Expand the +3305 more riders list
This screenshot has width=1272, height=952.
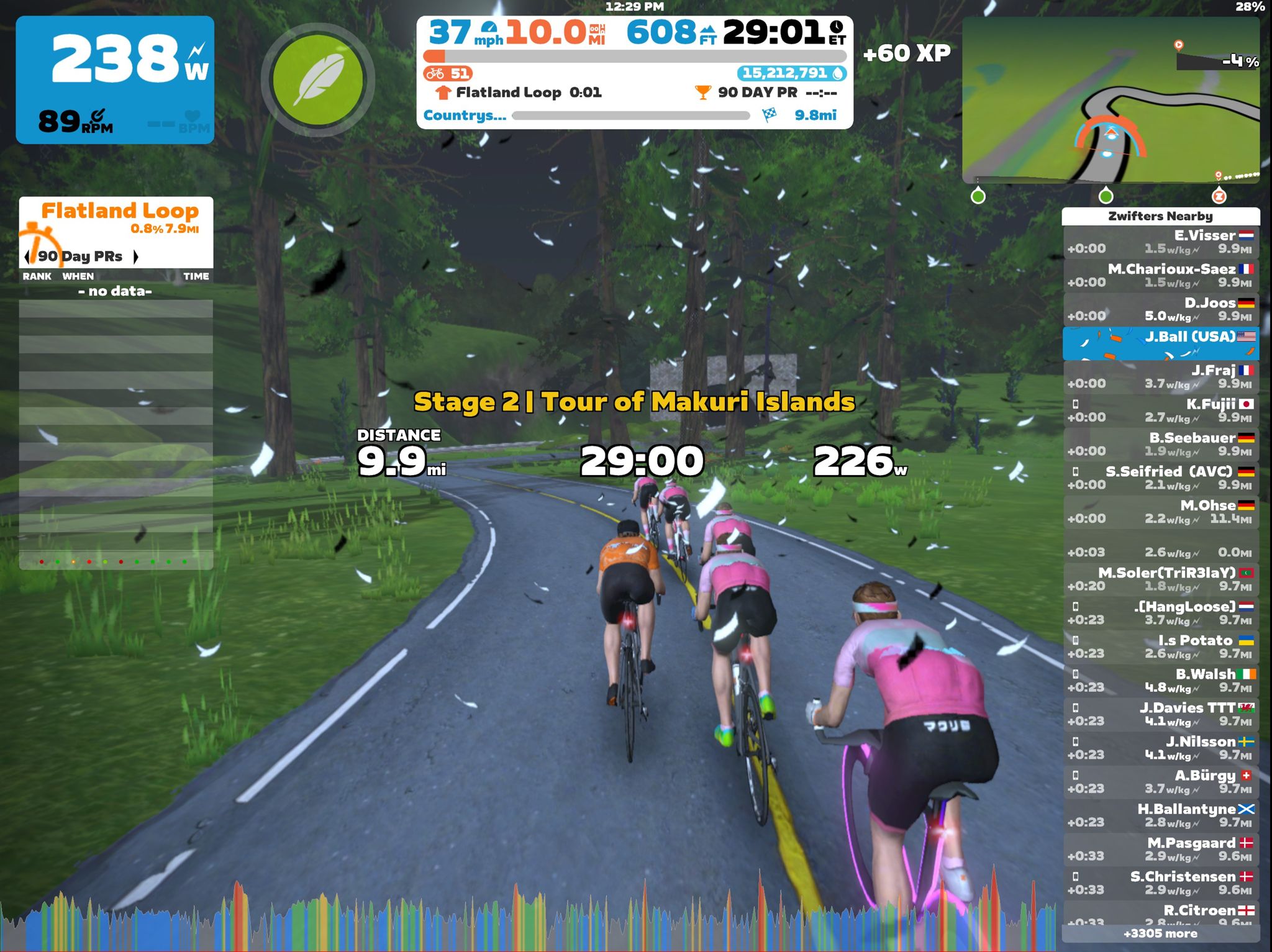[1162, 933]
